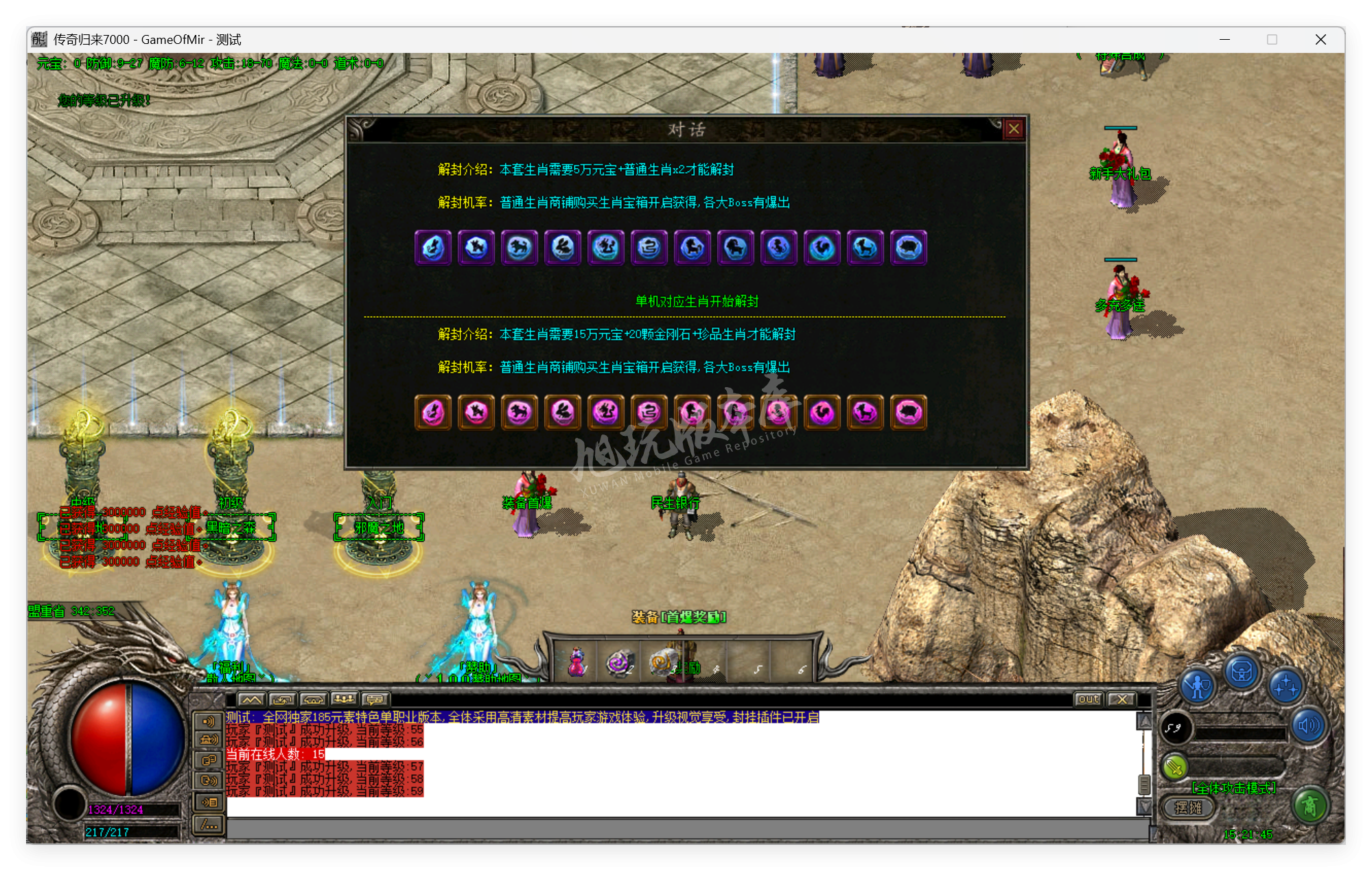Pick the pink rat zodiac stone
This screenshot has width=1372, height=871.
point(433,413)
